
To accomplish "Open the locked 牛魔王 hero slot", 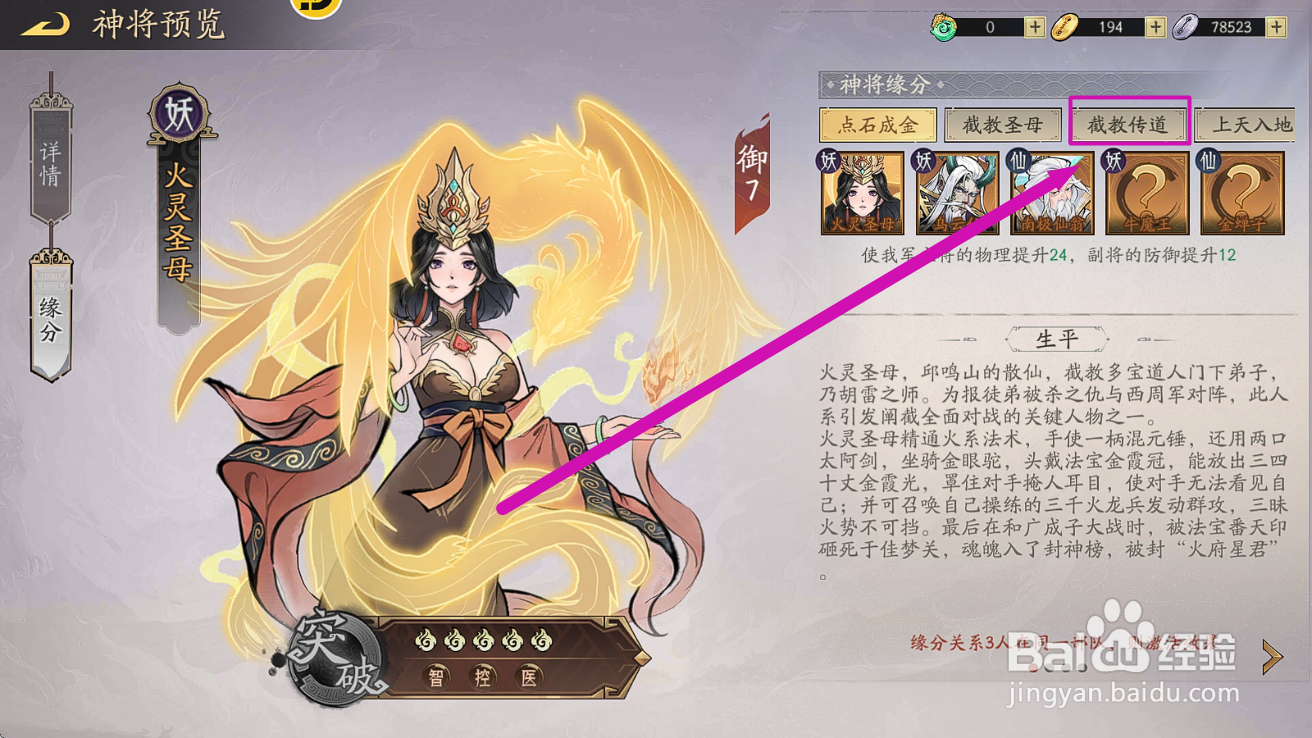I will [1146, 190].
